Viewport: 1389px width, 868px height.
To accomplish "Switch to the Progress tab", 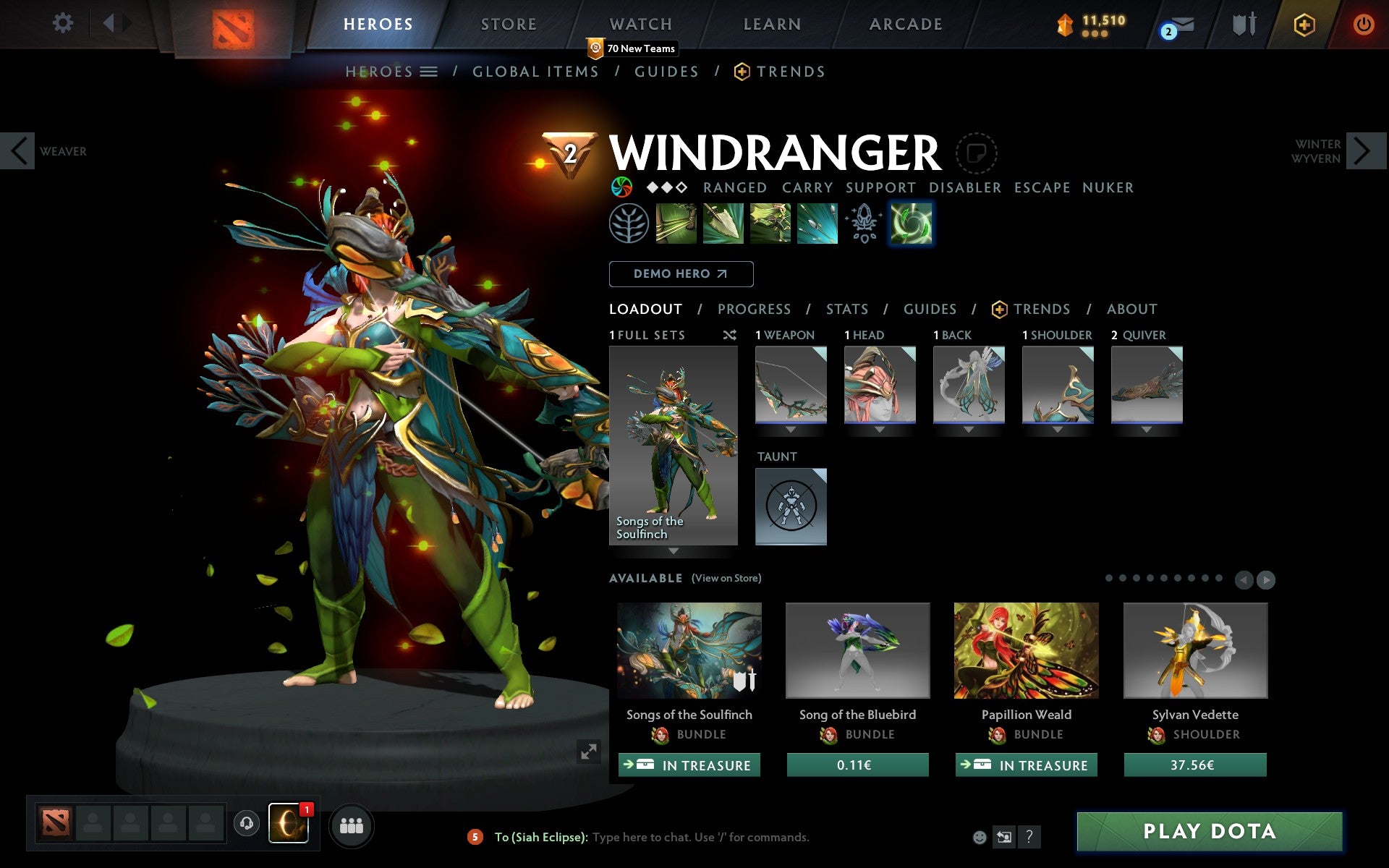I will pos(754,310).
